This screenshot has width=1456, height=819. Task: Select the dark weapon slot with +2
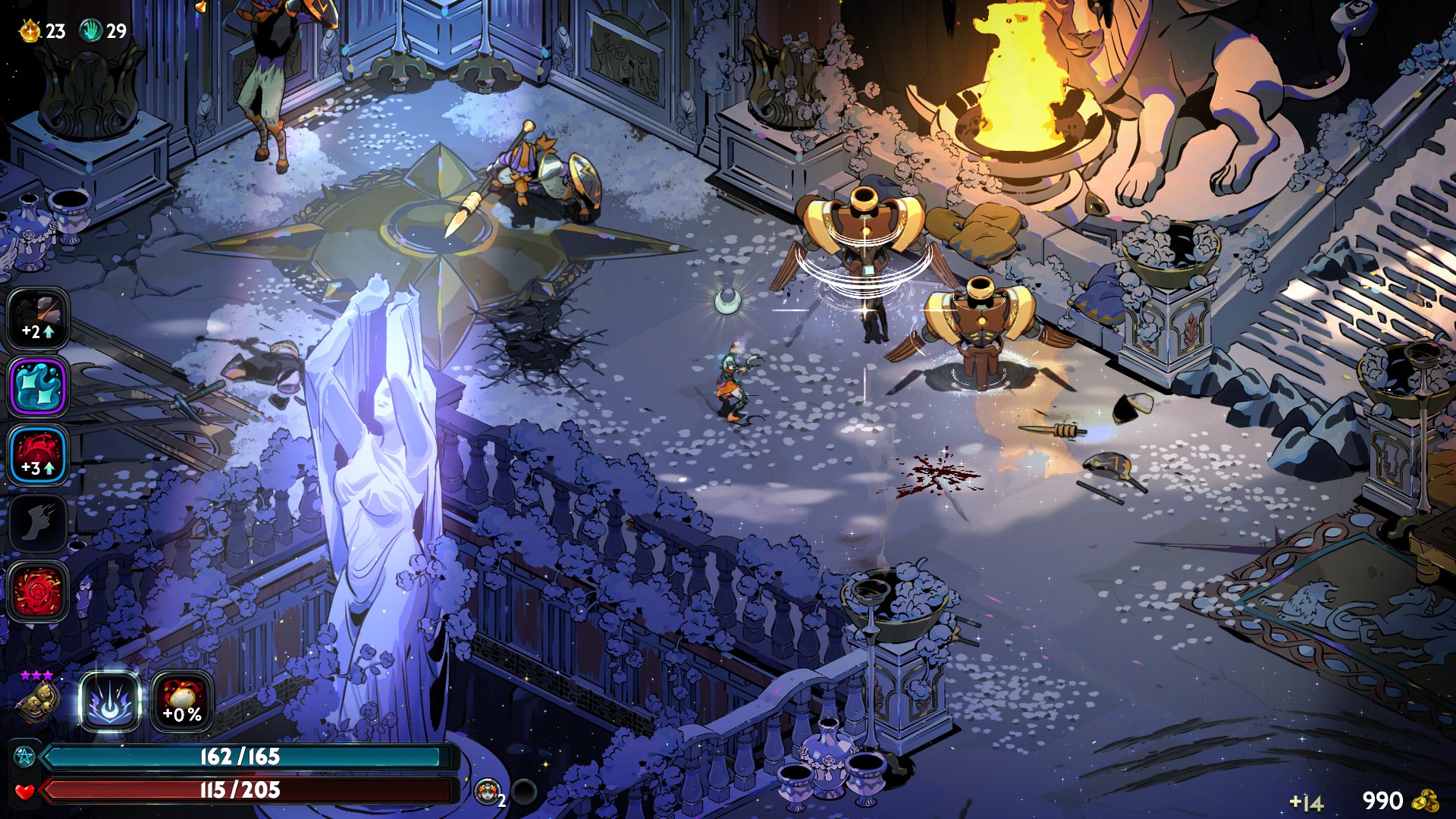[x=38, y=318]
